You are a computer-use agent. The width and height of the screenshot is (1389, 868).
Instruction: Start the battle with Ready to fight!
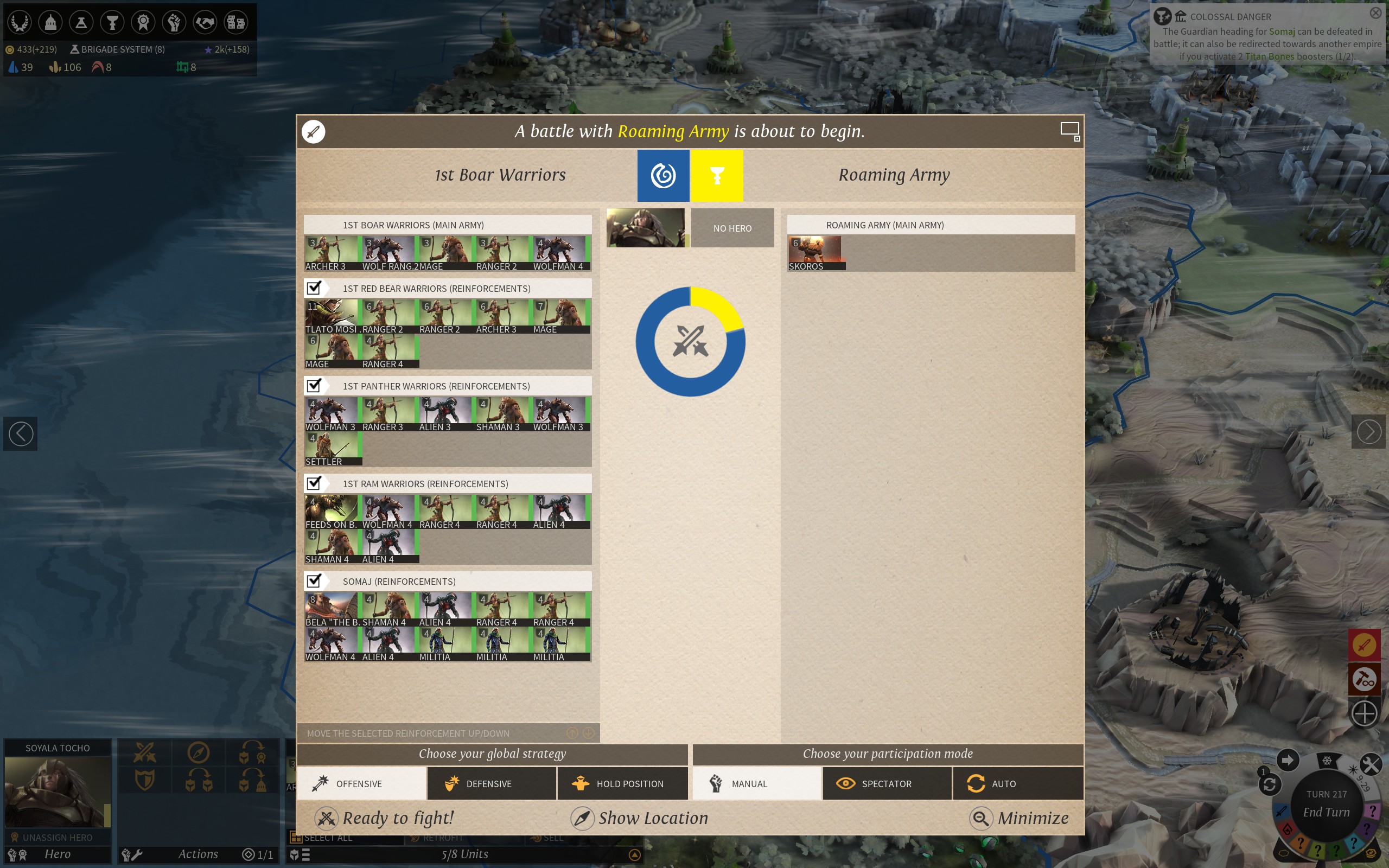[385, 818]
